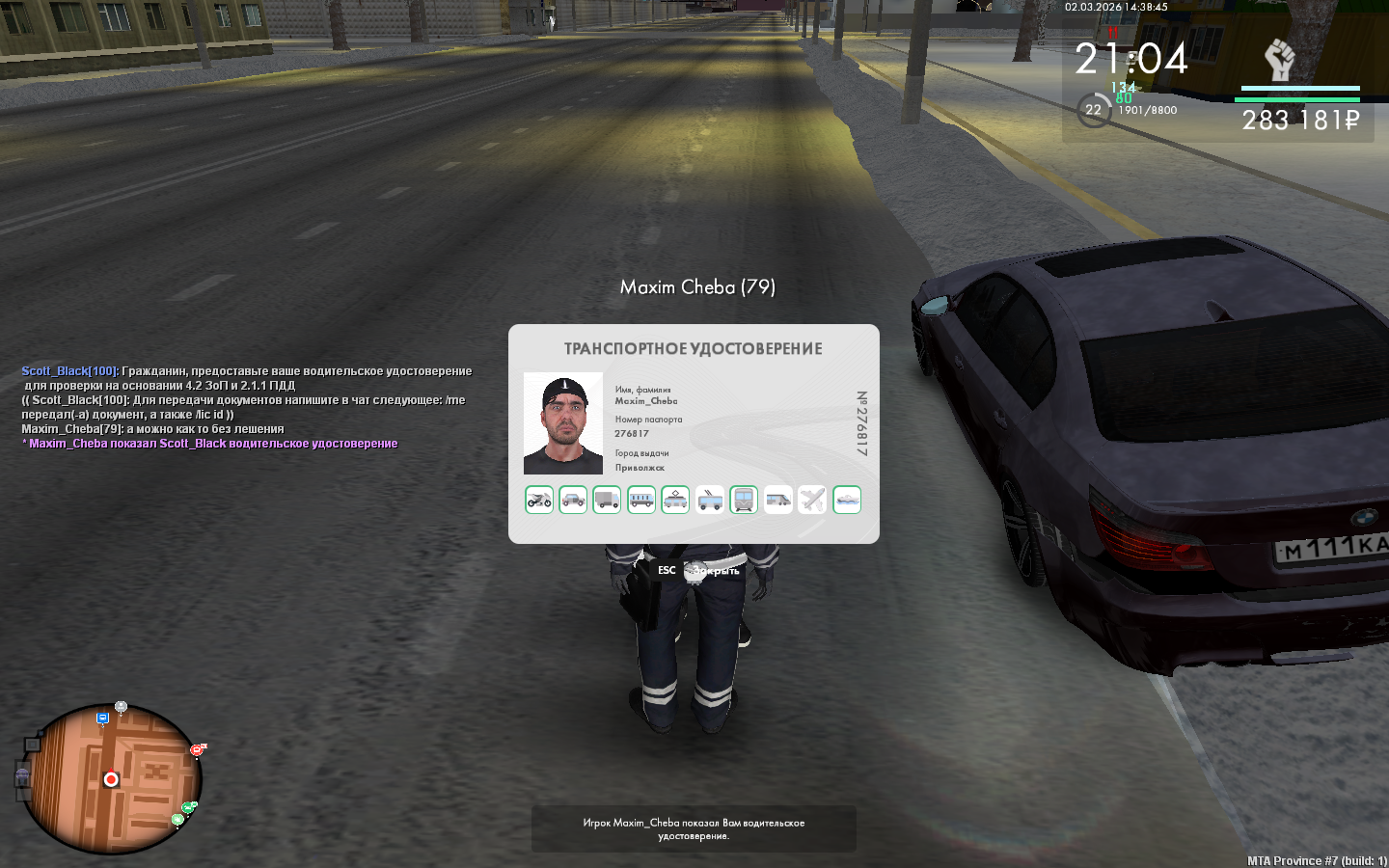Select the boat license category icon
Screen dimensions: 1389x868
click(847, 500)
